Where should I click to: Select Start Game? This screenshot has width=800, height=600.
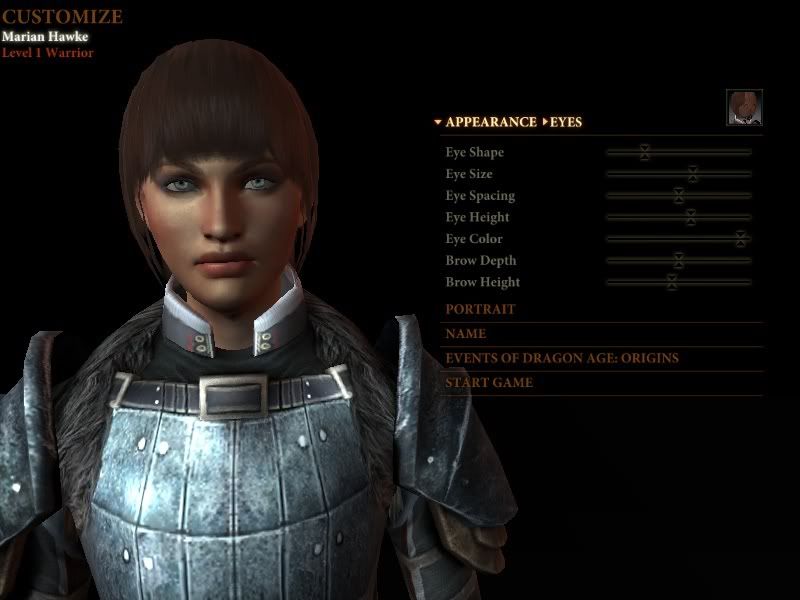489,382
